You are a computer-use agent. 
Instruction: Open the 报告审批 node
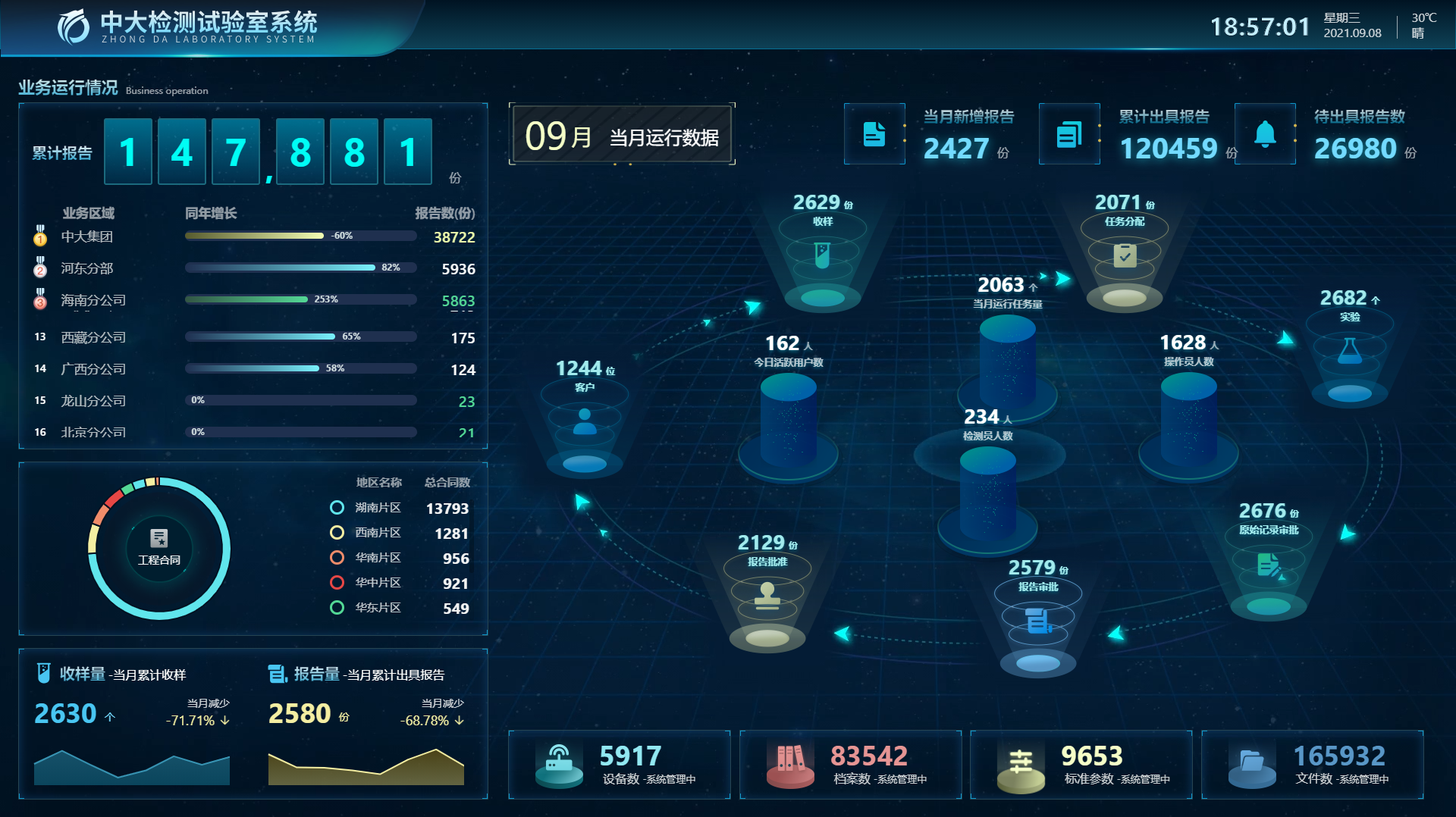1038,621
